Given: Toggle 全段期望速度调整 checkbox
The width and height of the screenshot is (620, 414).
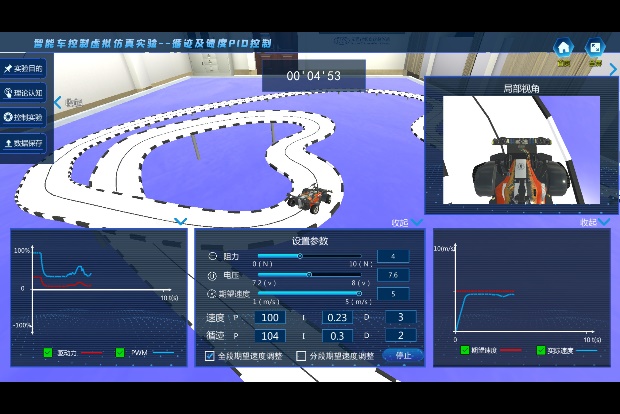Looking at the screenshot, I should [210, 356].
